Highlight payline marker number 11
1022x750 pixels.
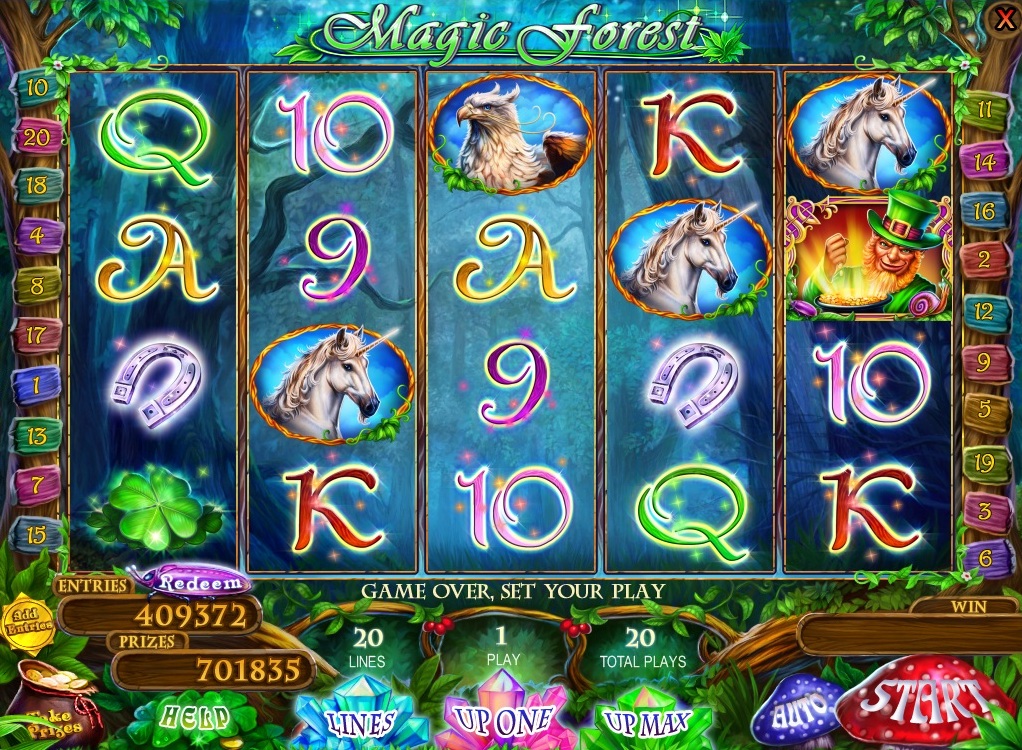(x=984, y=110)
